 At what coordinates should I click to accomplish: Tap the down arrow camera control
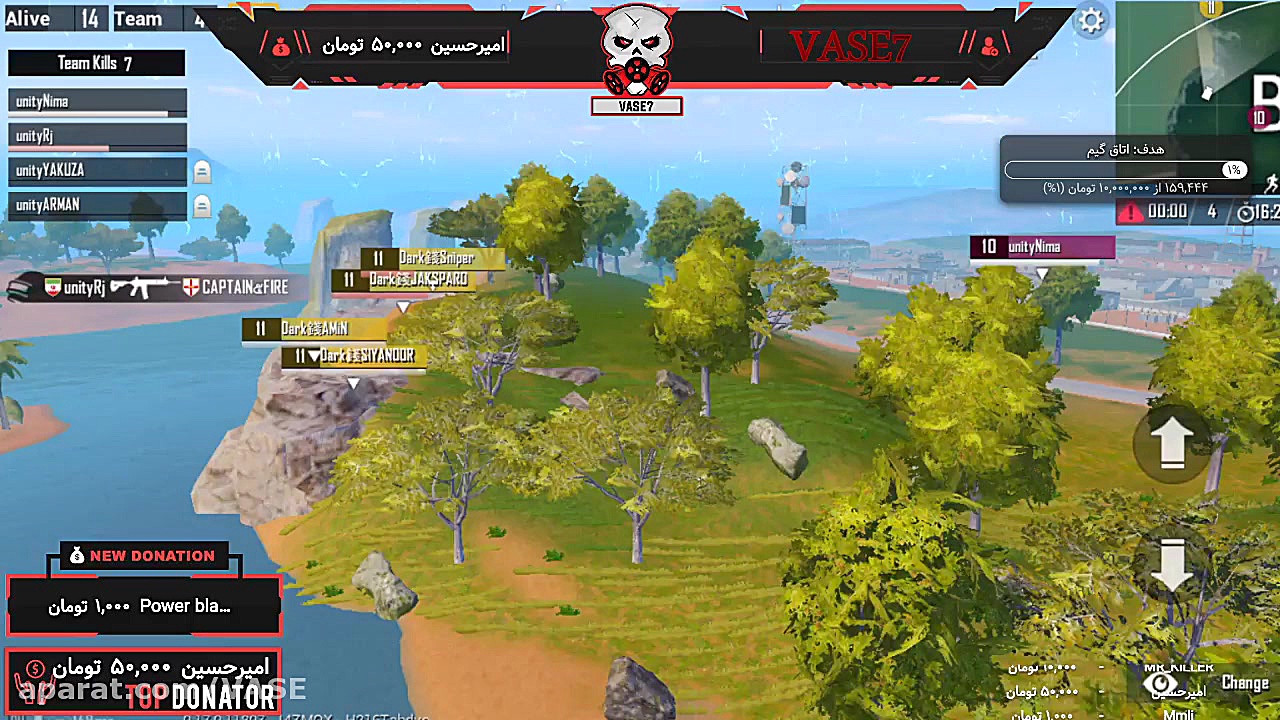[1171, 566]
